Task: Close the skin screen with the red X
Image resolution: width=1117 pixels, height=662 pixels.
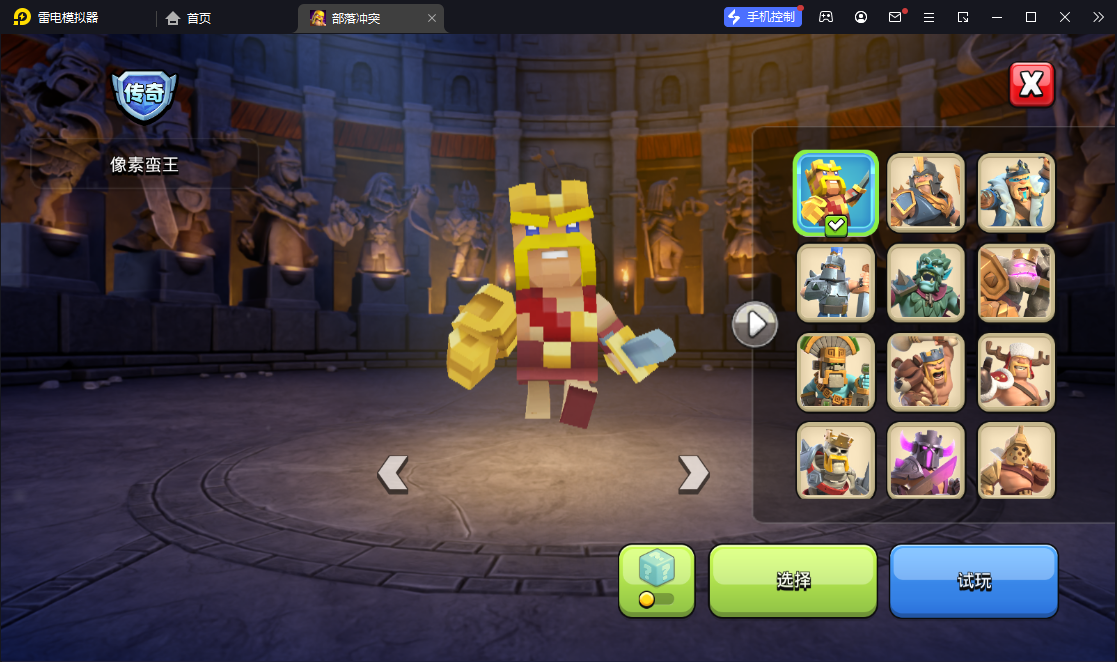Action: 1031,85
